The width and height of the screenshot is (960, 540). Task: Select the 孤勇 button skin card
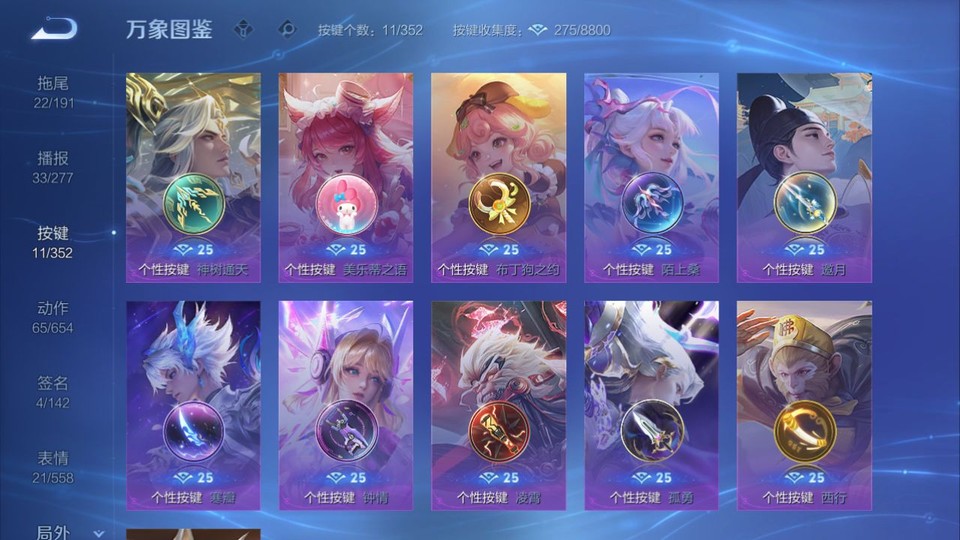[651, 405]
